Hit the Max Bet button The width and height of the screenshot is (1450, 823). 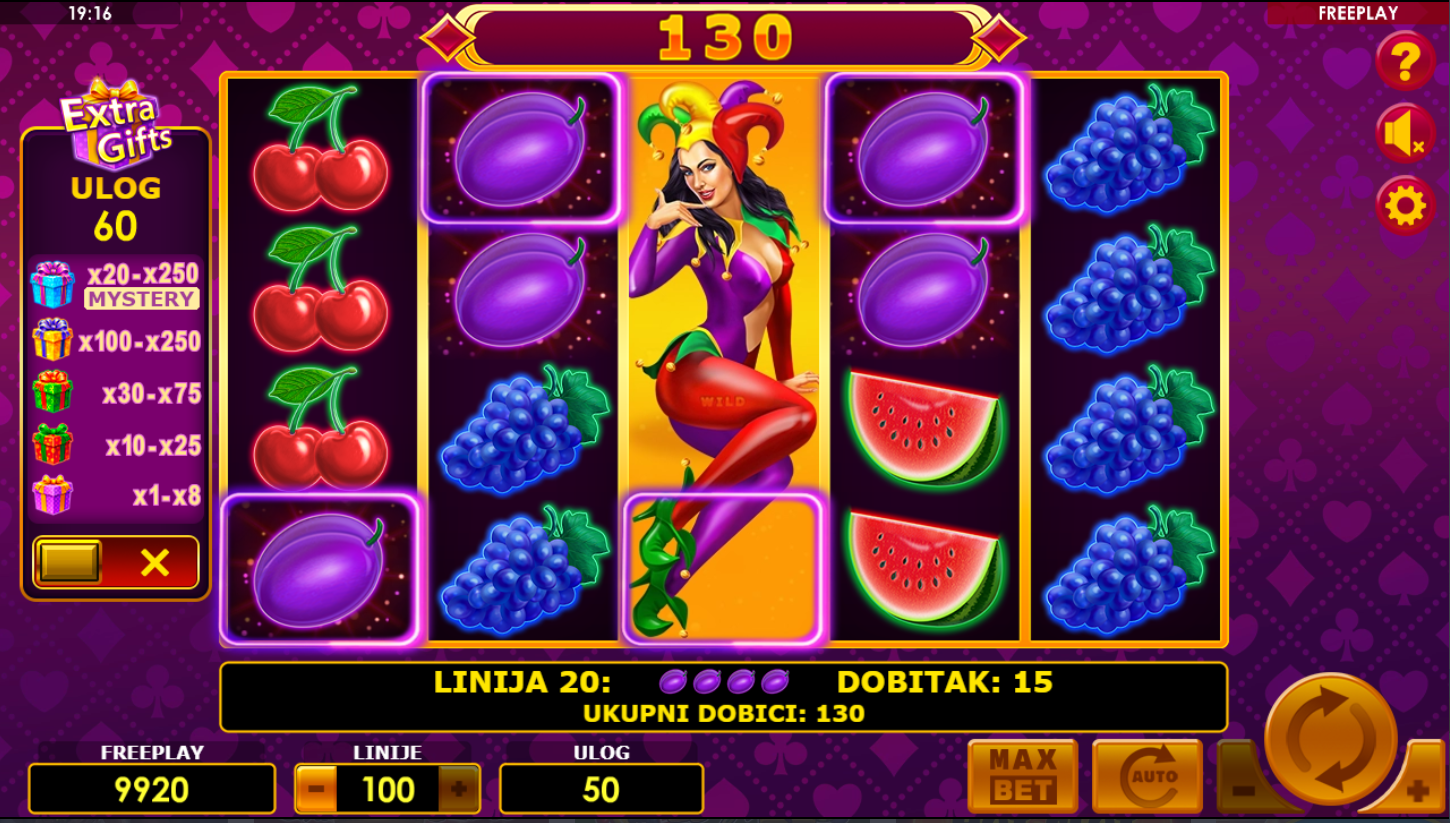coord(1022,776)
